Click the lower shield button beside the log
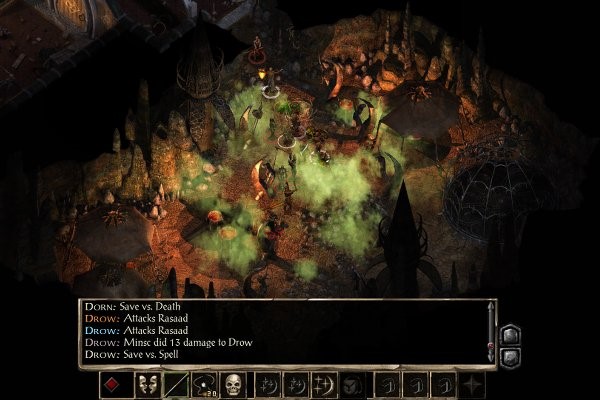The image size is (600, 400). (509, 355)
